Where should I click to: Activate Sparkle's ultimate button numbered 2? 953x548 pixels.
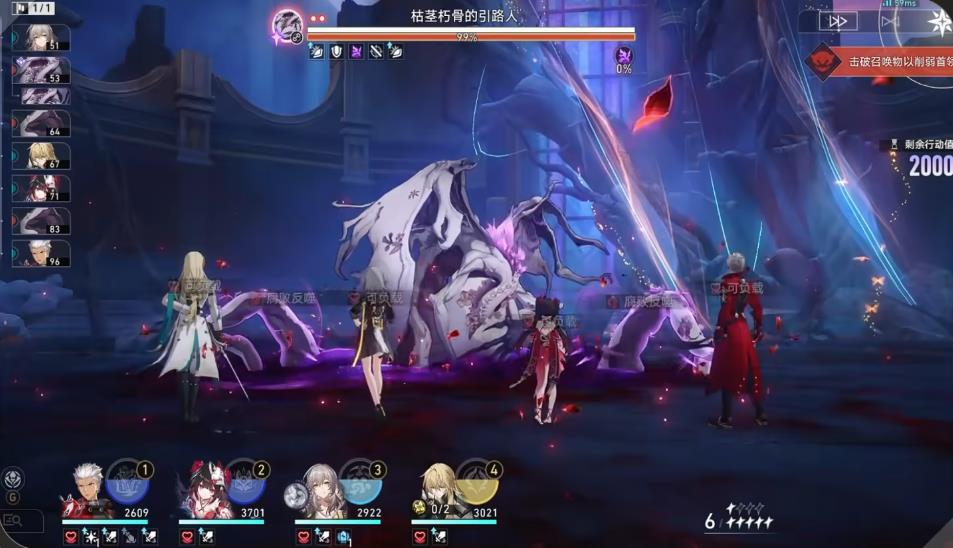[x=245, y=484]
